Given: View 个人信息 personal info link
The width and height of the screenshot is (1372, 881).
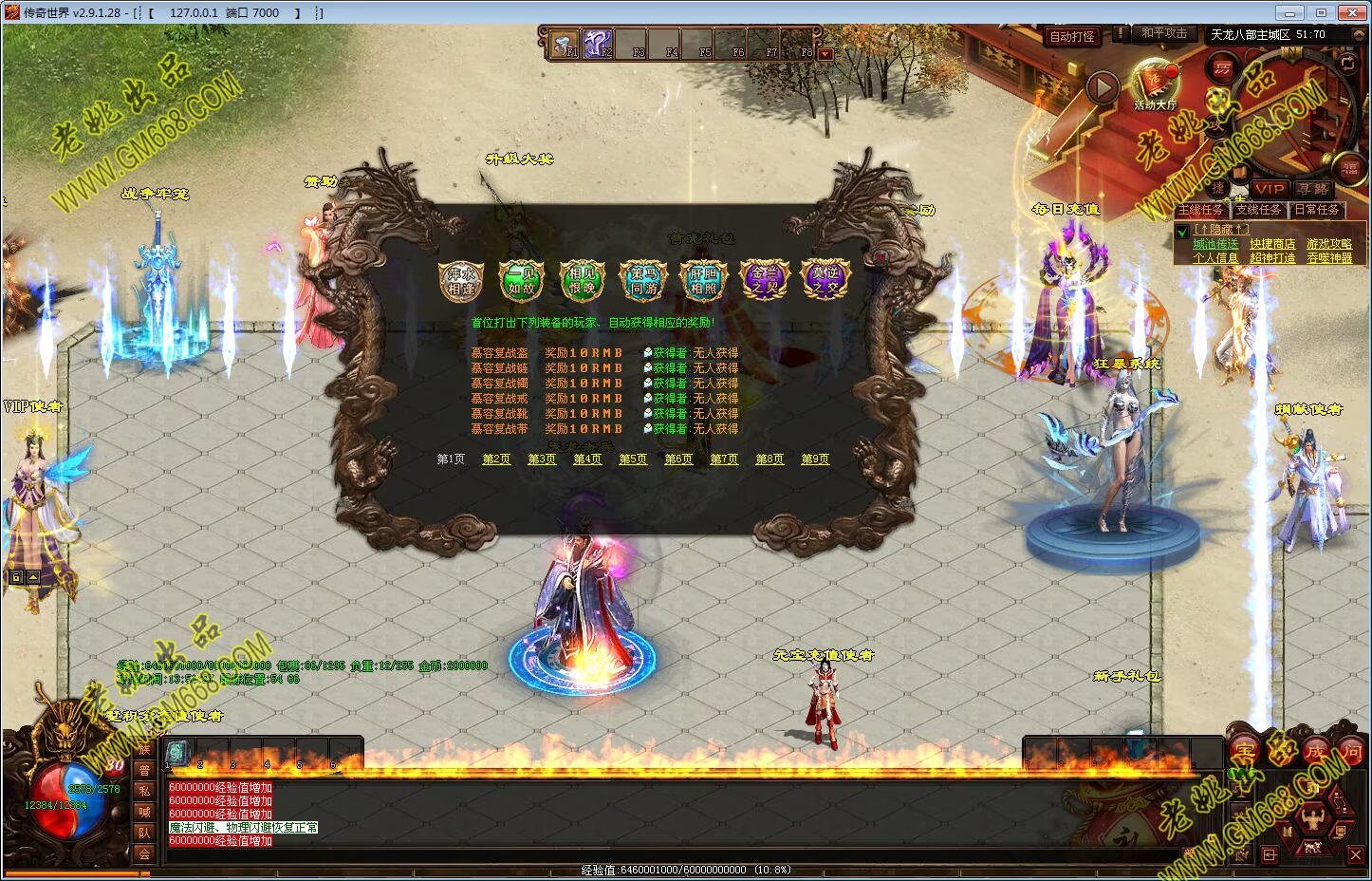Looking at the screenshot, I should pyautogui.click(x=1215, y=258).
